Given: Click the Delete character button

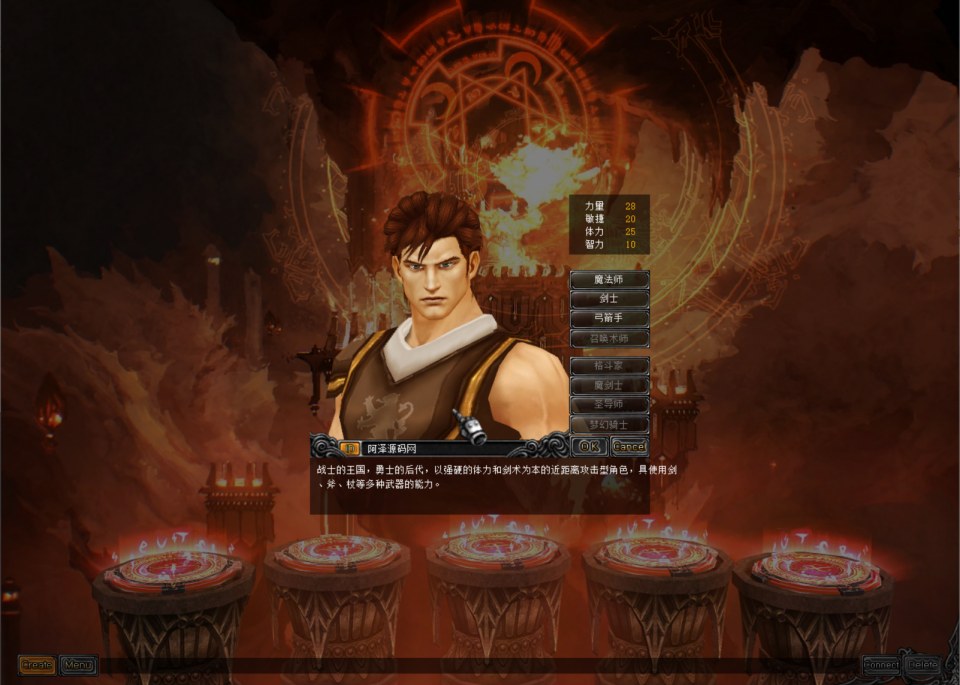Looking at the screenshot, I should [x=923, y=664].
